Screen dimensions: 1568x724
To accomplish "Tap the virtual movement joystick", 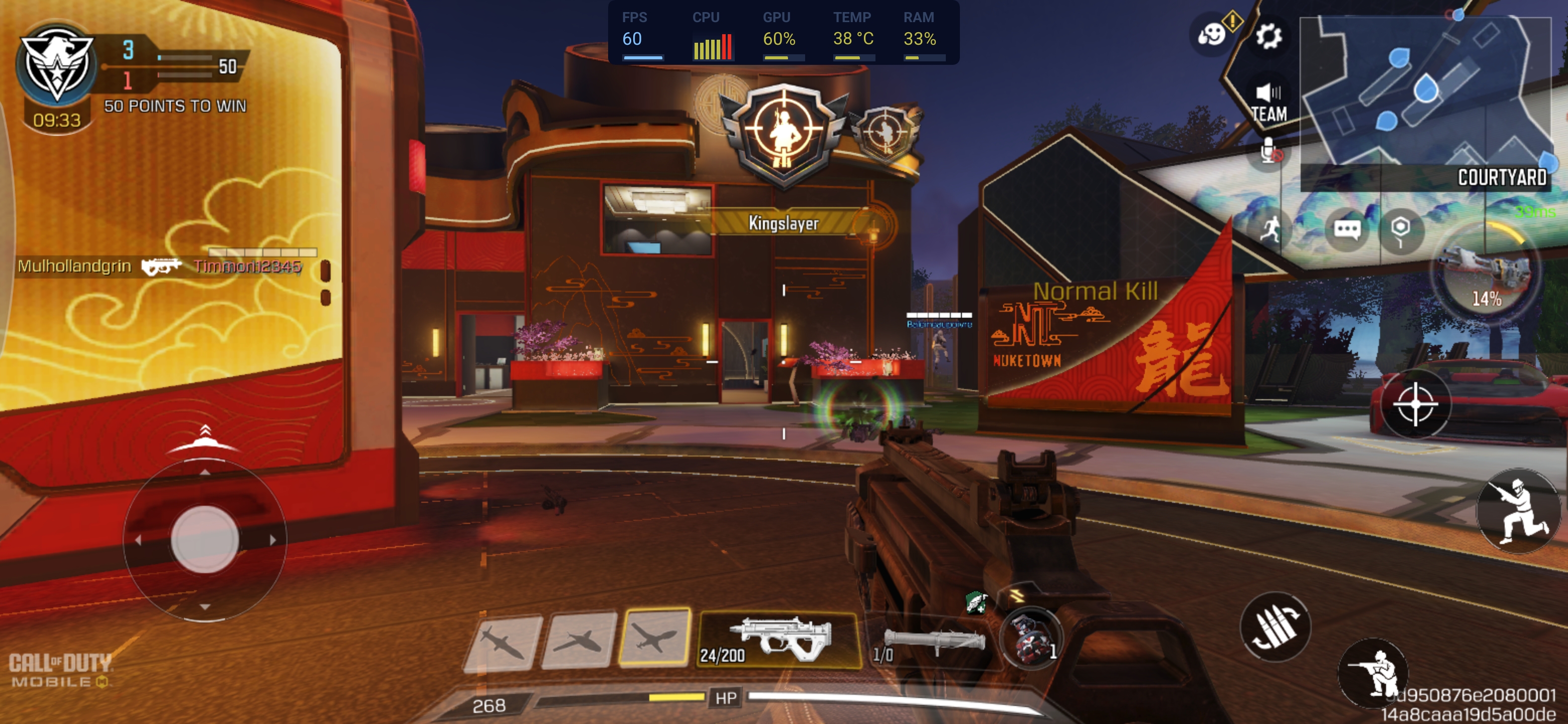I will pyautogui.click(x=205, y=539).
